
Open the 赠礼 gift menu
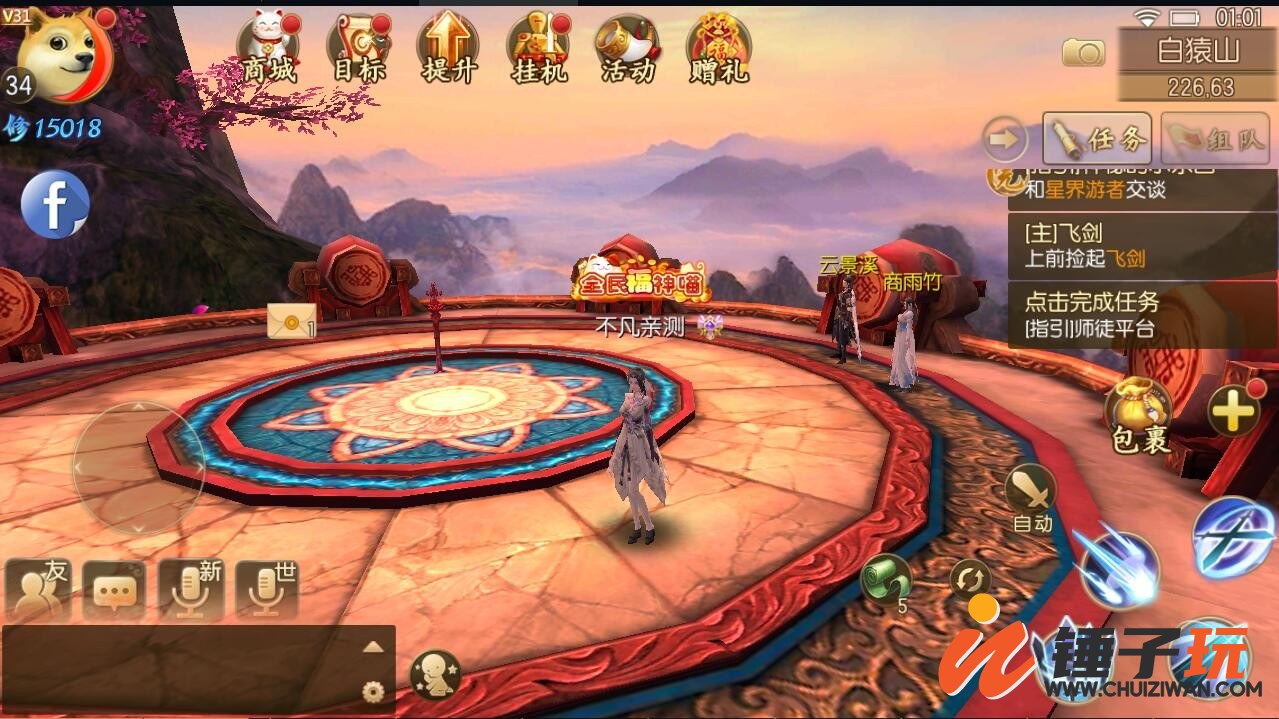(718, 46)
